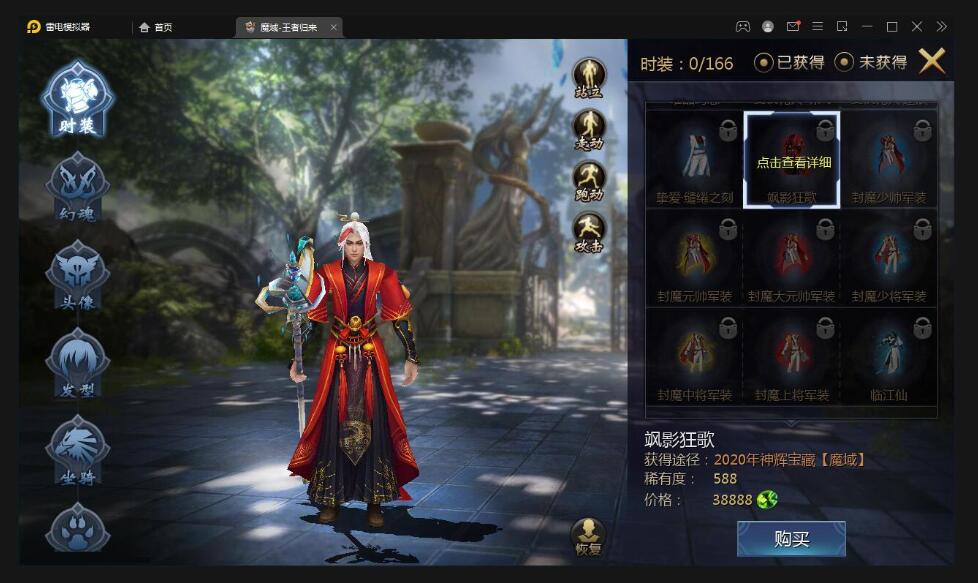Viewport: 978px width, 583px height.
Task: Select the 头像 avatar category
Action: tap(77, 275)
